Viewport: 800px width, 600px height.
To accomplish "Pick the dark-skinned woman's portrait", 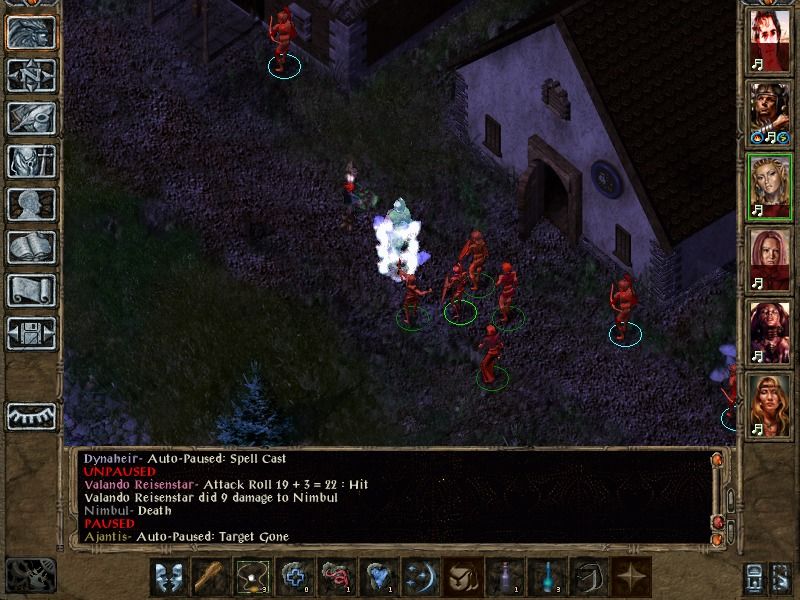I will (769, 331).
